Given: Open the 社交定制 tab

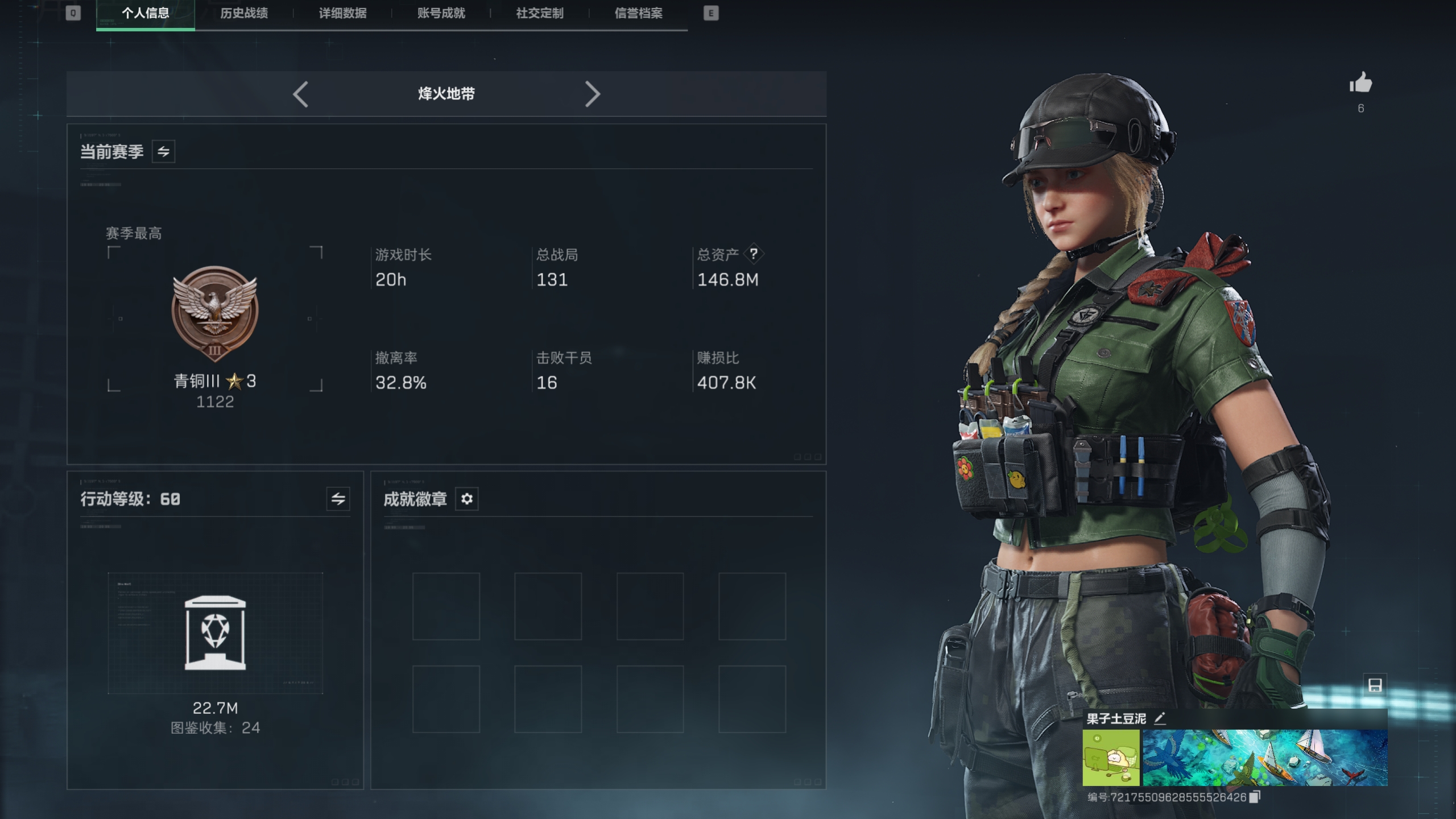Looking at the screenshot, I should click(539, 13).
